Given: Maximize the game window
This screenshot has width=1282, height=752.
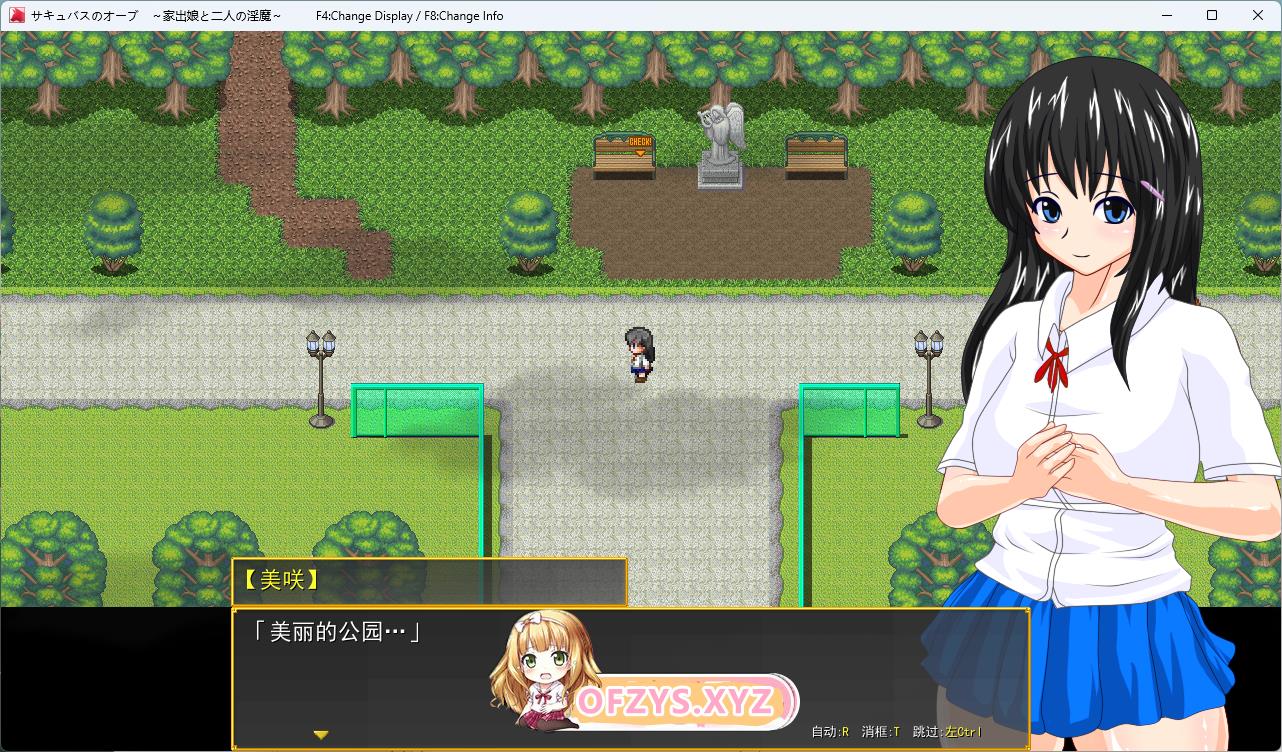Looking at the screenshot, I should tap(1212, 15).
